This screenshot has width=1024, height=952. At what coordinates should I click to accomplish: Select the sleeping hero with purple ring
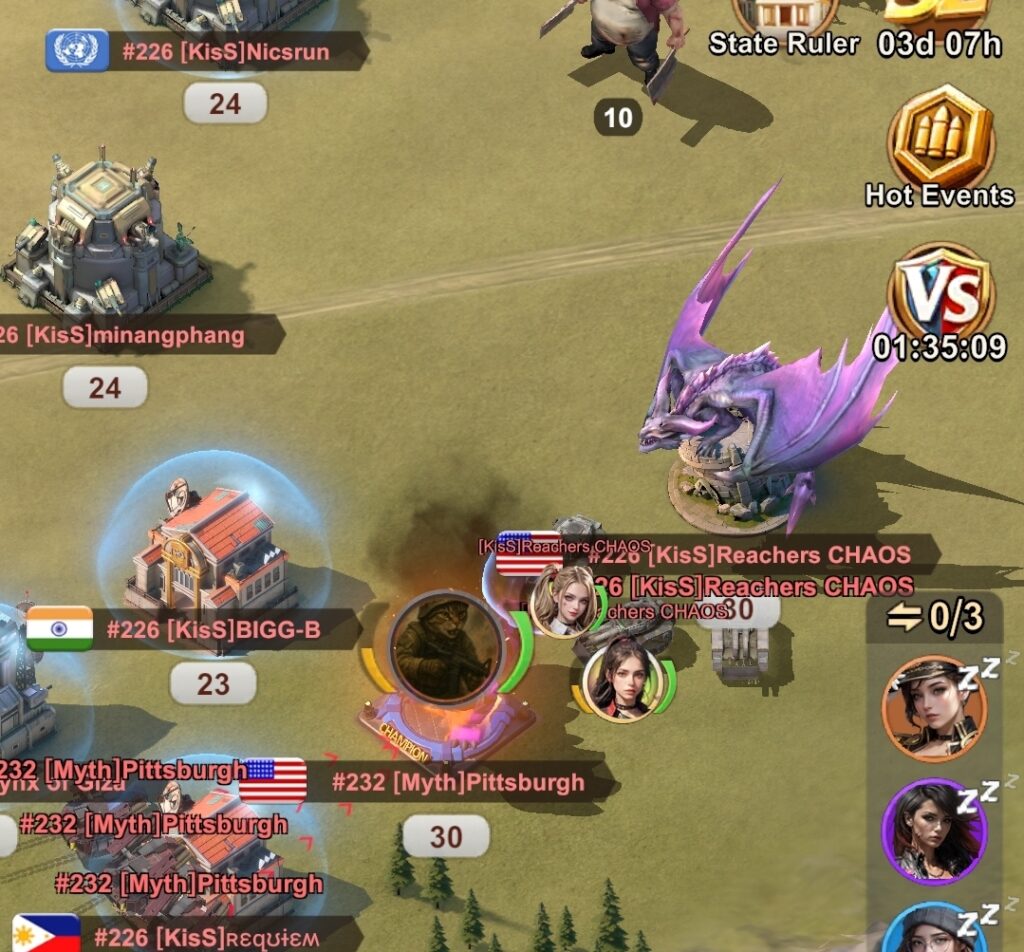tap(934, 830)
